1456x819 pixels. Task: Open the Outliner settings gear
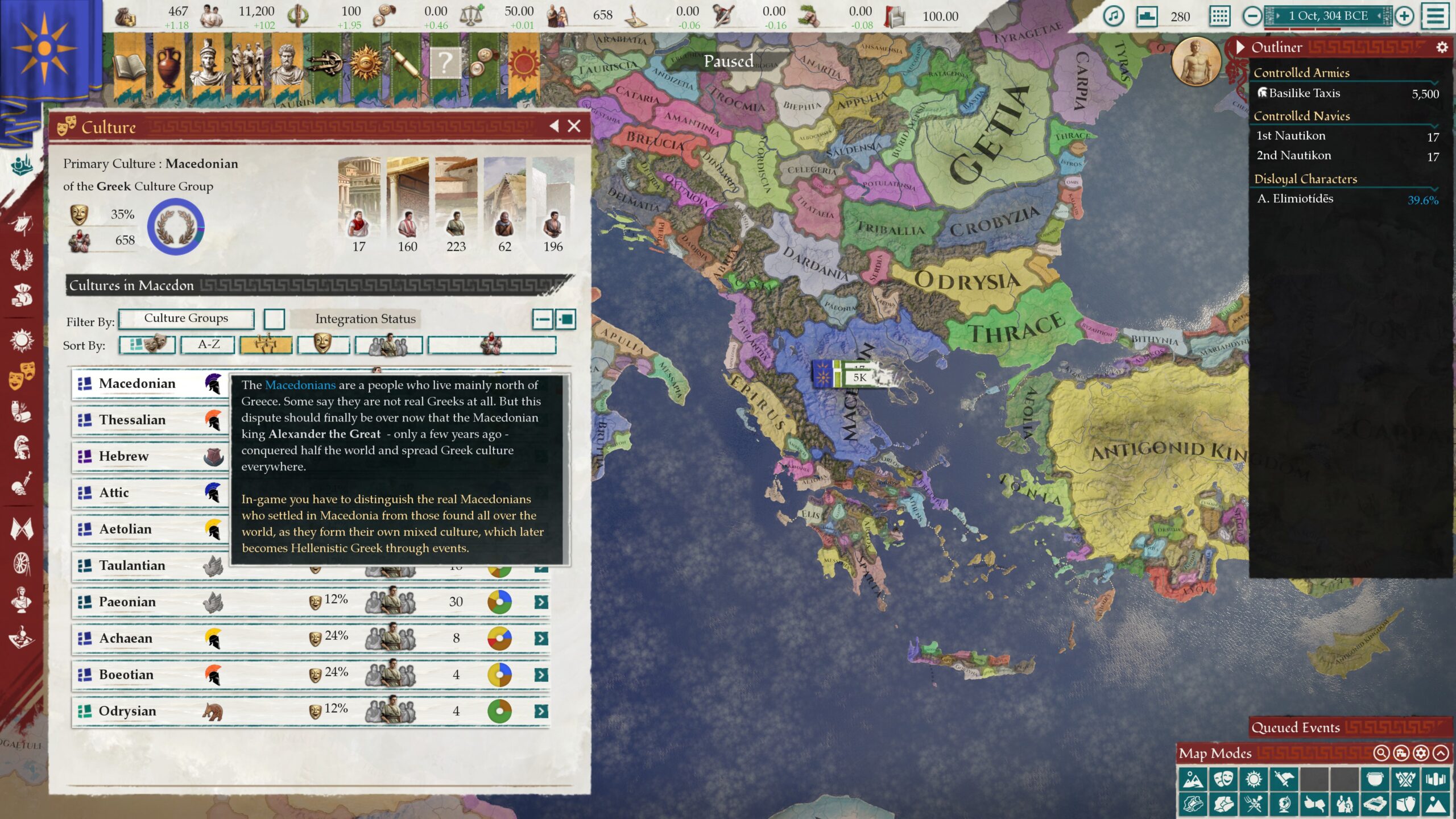point(1442,47)
